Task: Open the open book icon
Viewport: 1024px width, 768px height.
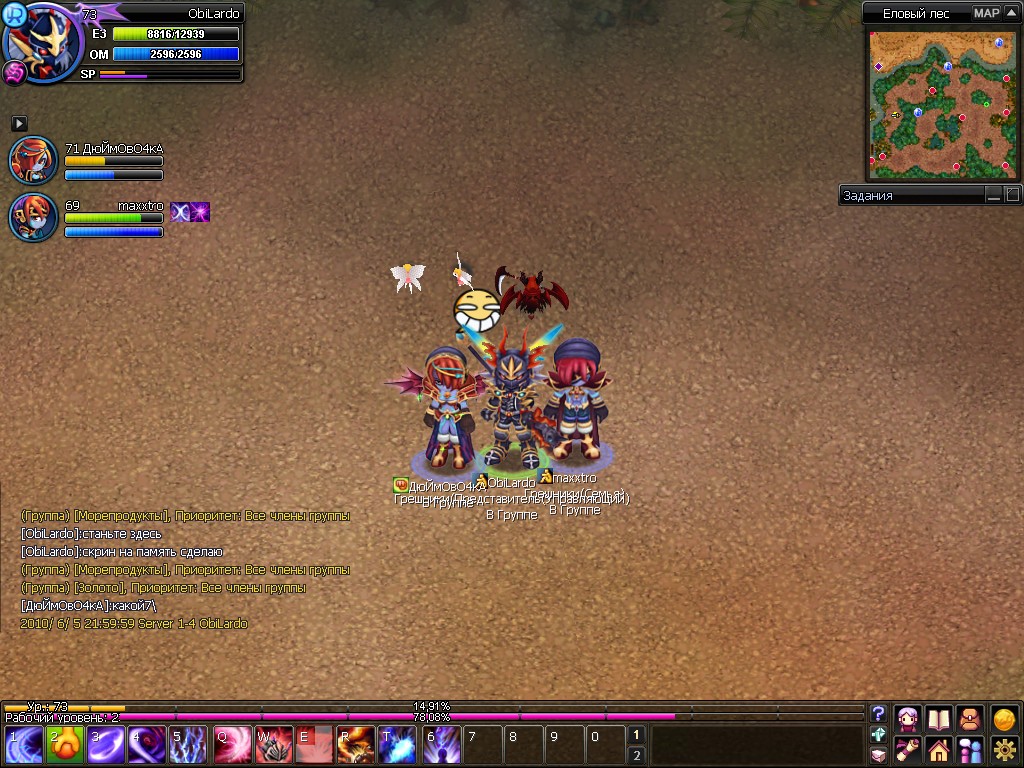Action: (x=938, y=718)
